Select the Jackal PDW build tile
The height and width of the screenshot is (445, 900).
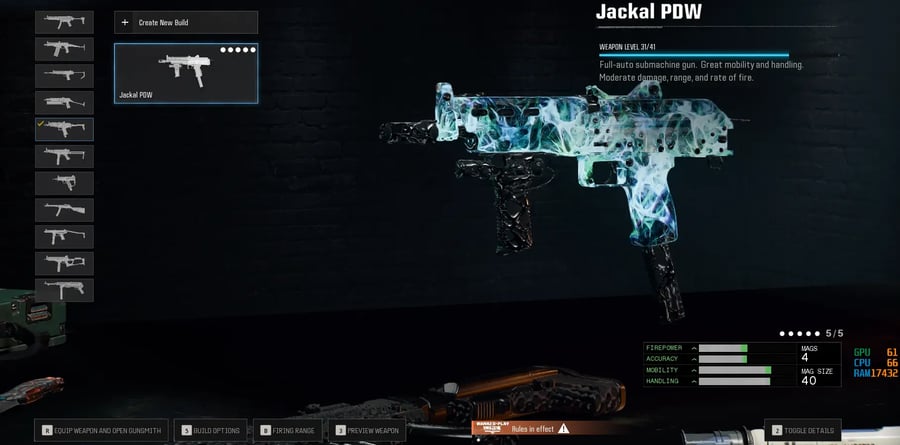(x=186, y=73)
